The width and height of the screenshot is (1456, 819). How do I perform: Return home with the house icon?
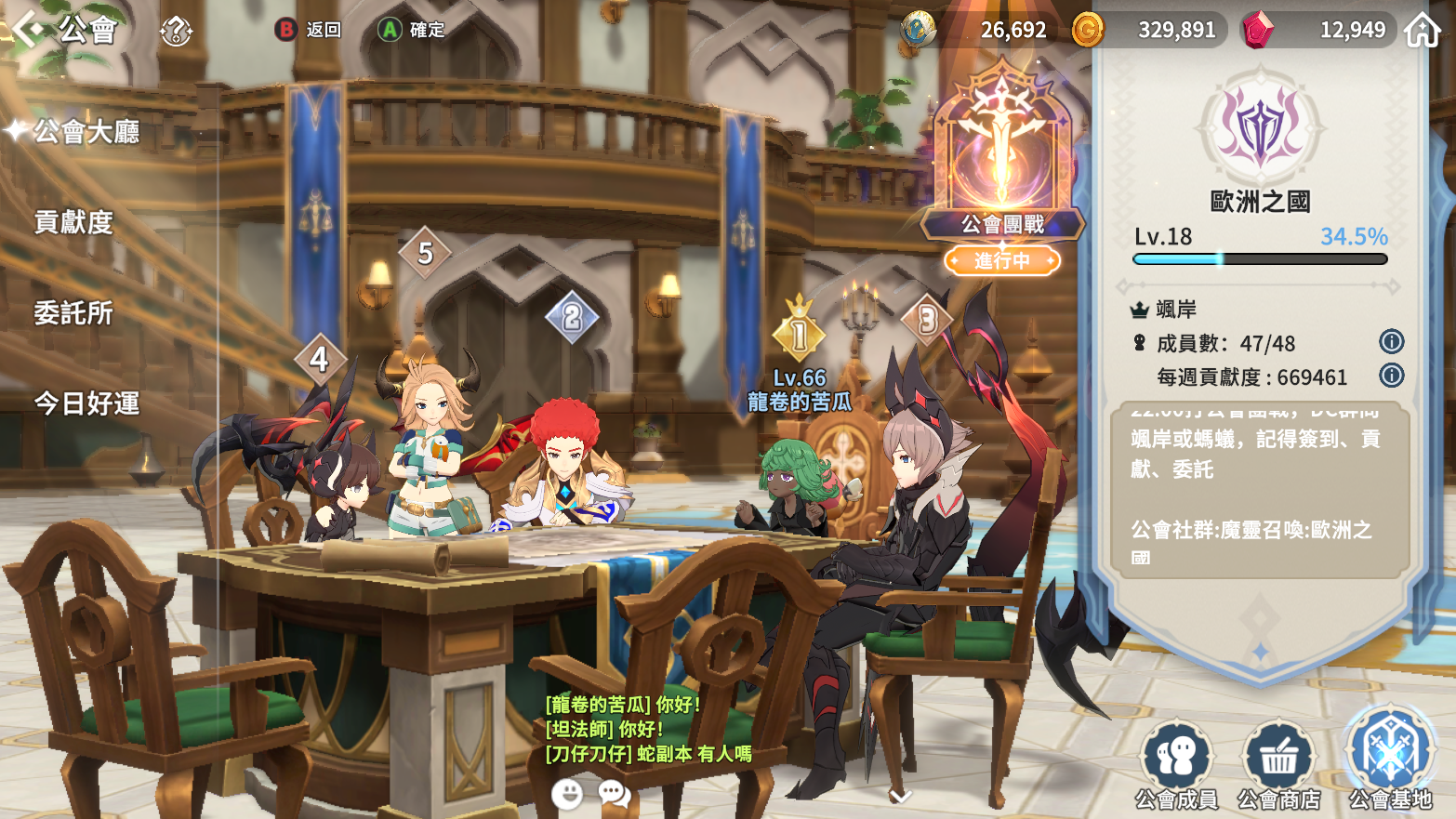click(1422, 30)
